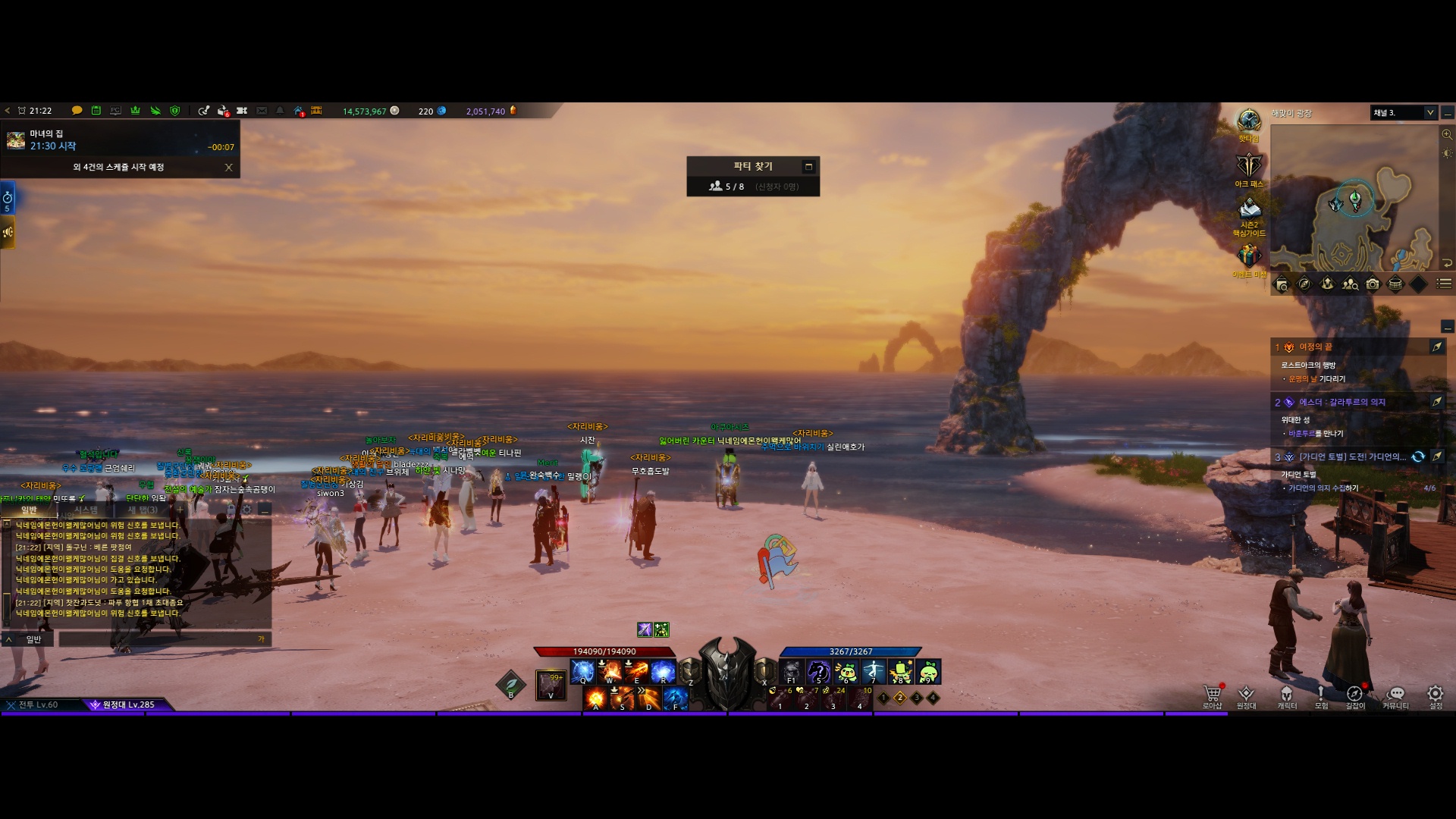This screenshot has height=819, width=1456.
Task: Open the settings gear menu
Action: click(x=1435, y=694)
